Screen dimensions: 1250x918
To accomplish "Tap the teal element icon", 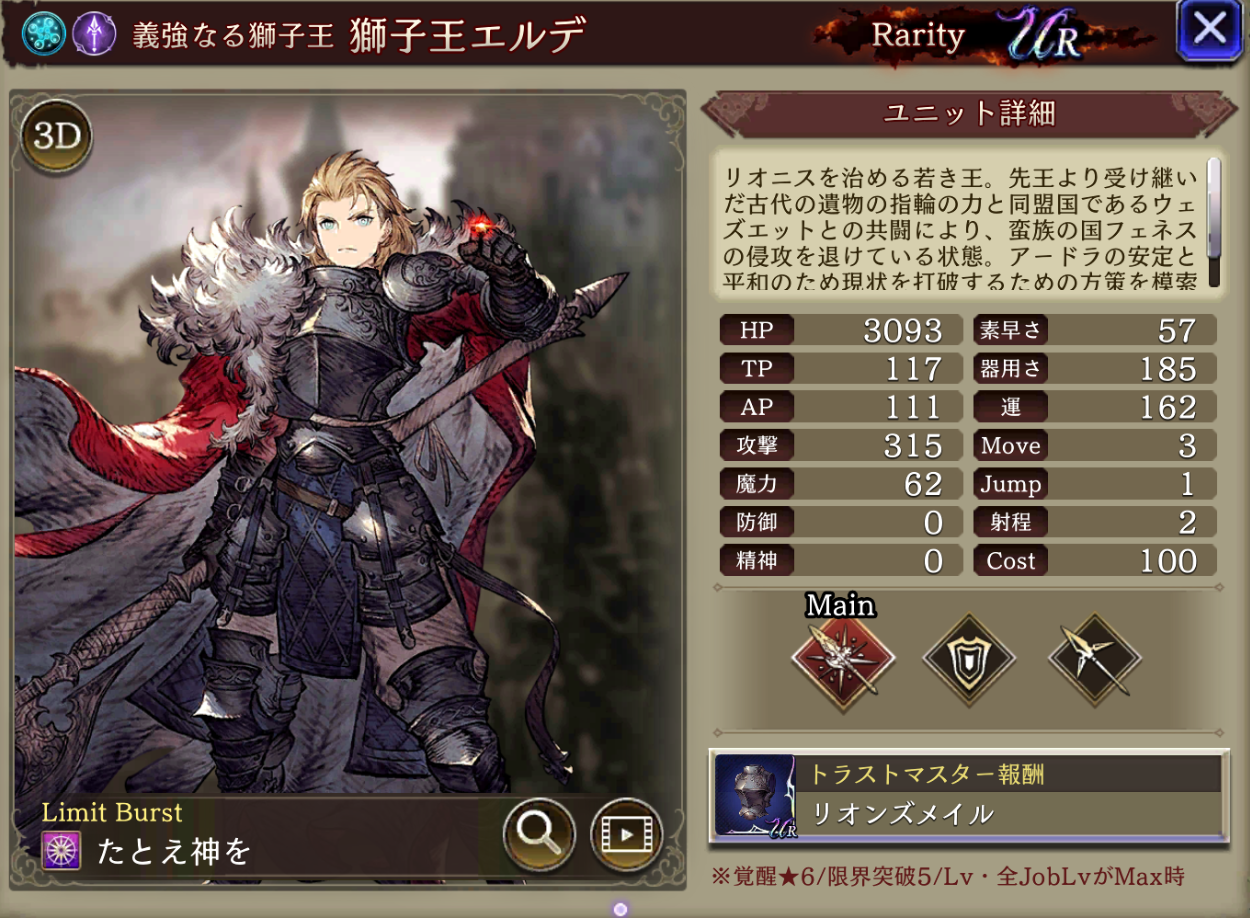I will 44,33.
